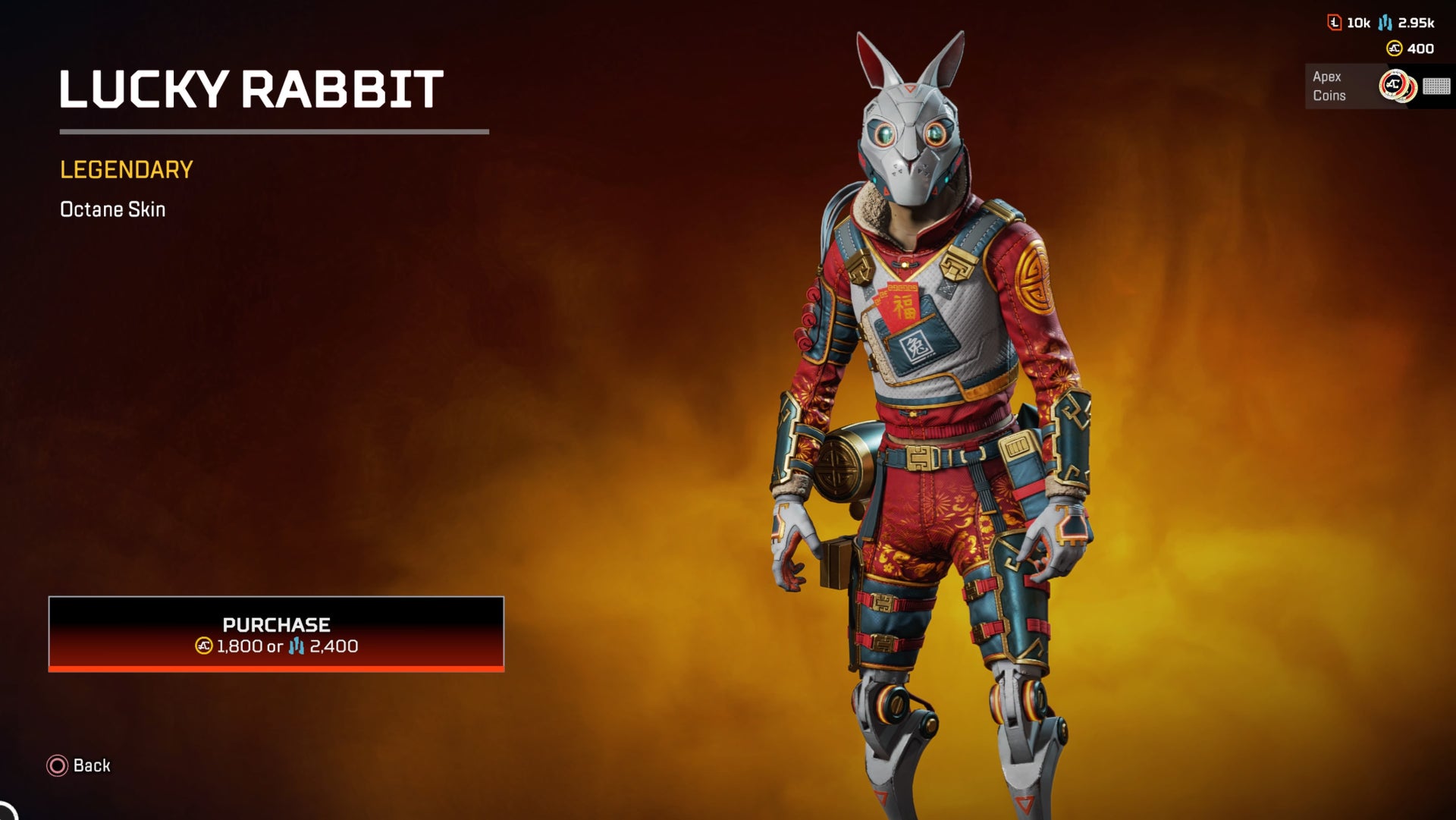
Task: Click the yellow Apex Coins icon next to 400
Action: coord(1394,49)
